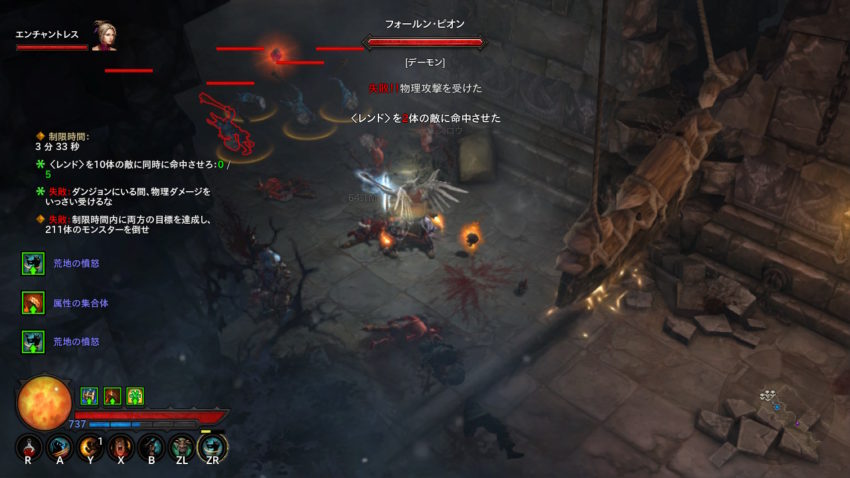Select the Enchantress follower portrait
Screen dimensions: 850x478
[x=104, y=35]
